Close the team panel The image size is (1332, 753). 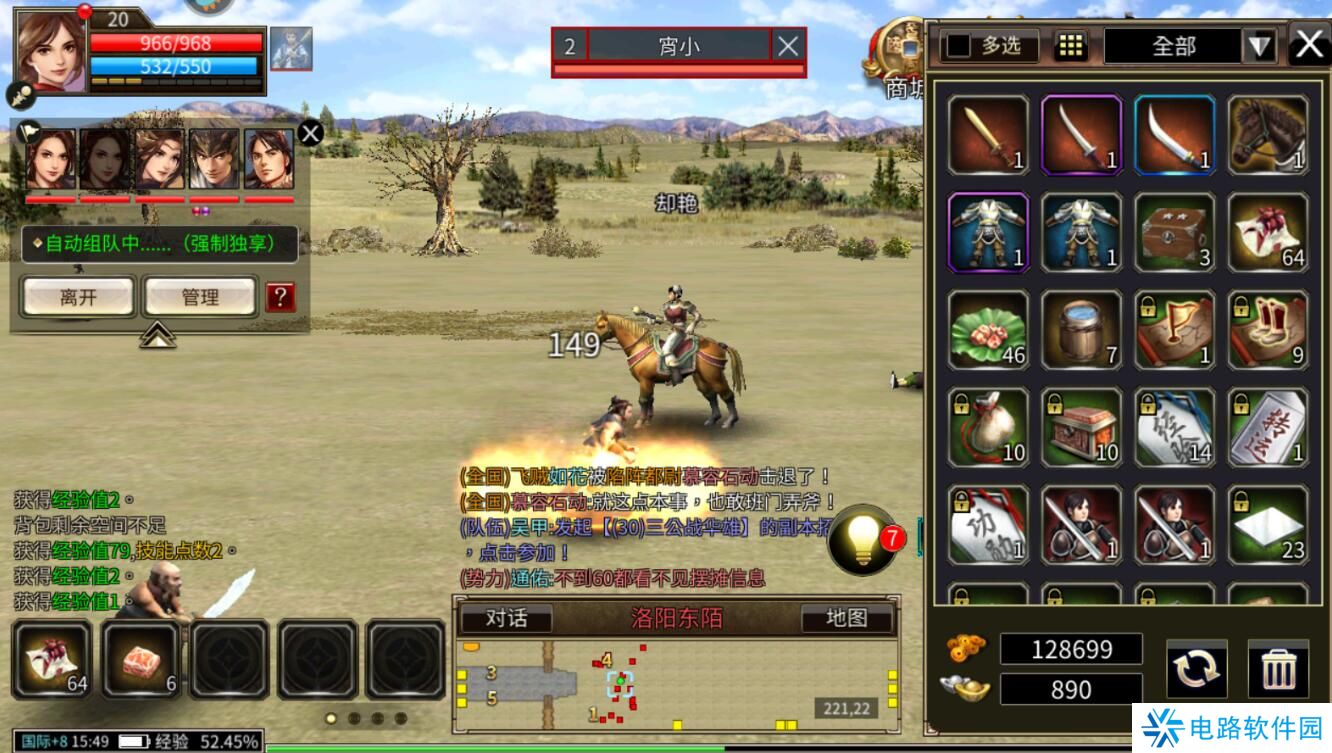click(x=310, y=132)
